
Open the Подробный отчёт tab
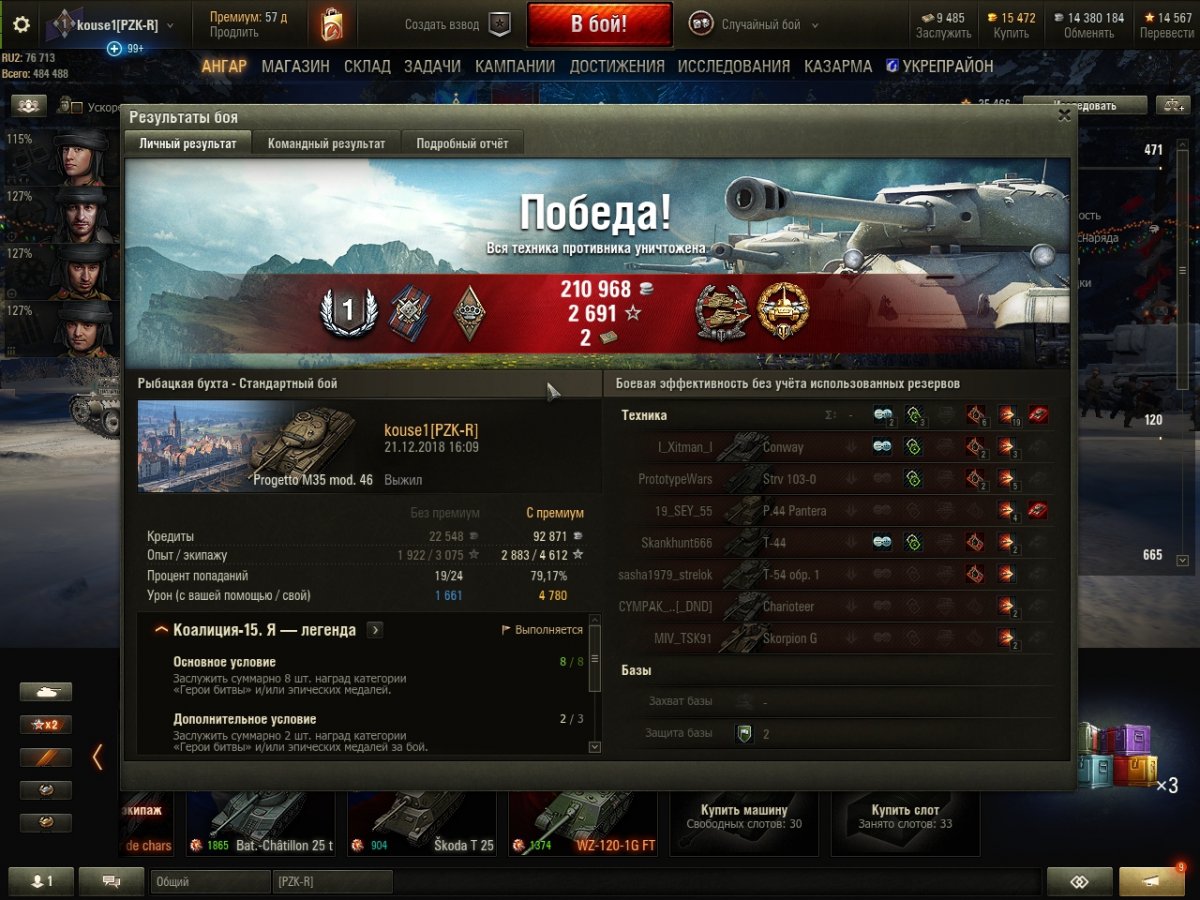tap(462, 144)
